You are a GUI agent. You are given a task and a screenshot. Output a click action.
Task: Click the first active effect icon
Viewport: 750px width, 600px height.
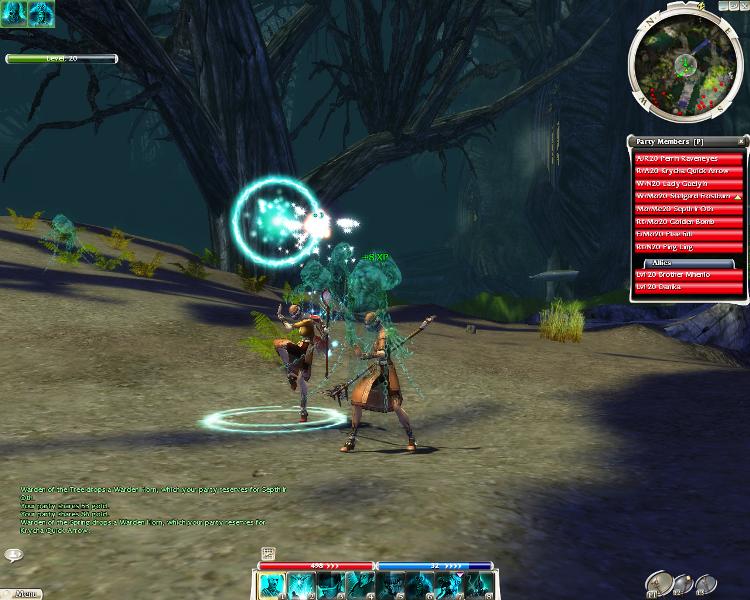13,12
